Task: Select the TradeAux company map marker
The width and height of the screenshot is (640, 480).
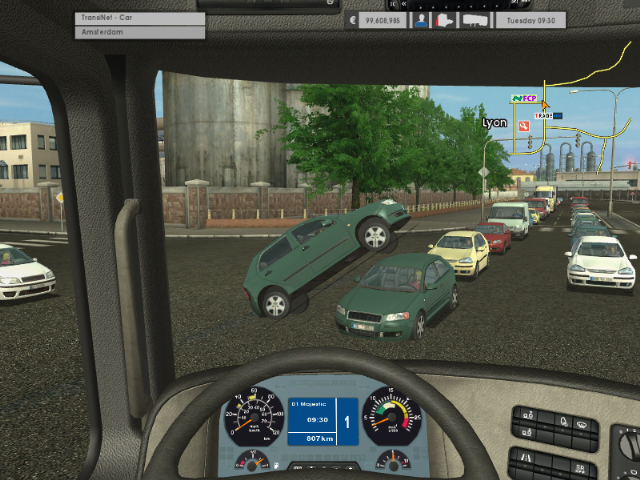Action: click(x=548, y=116)
